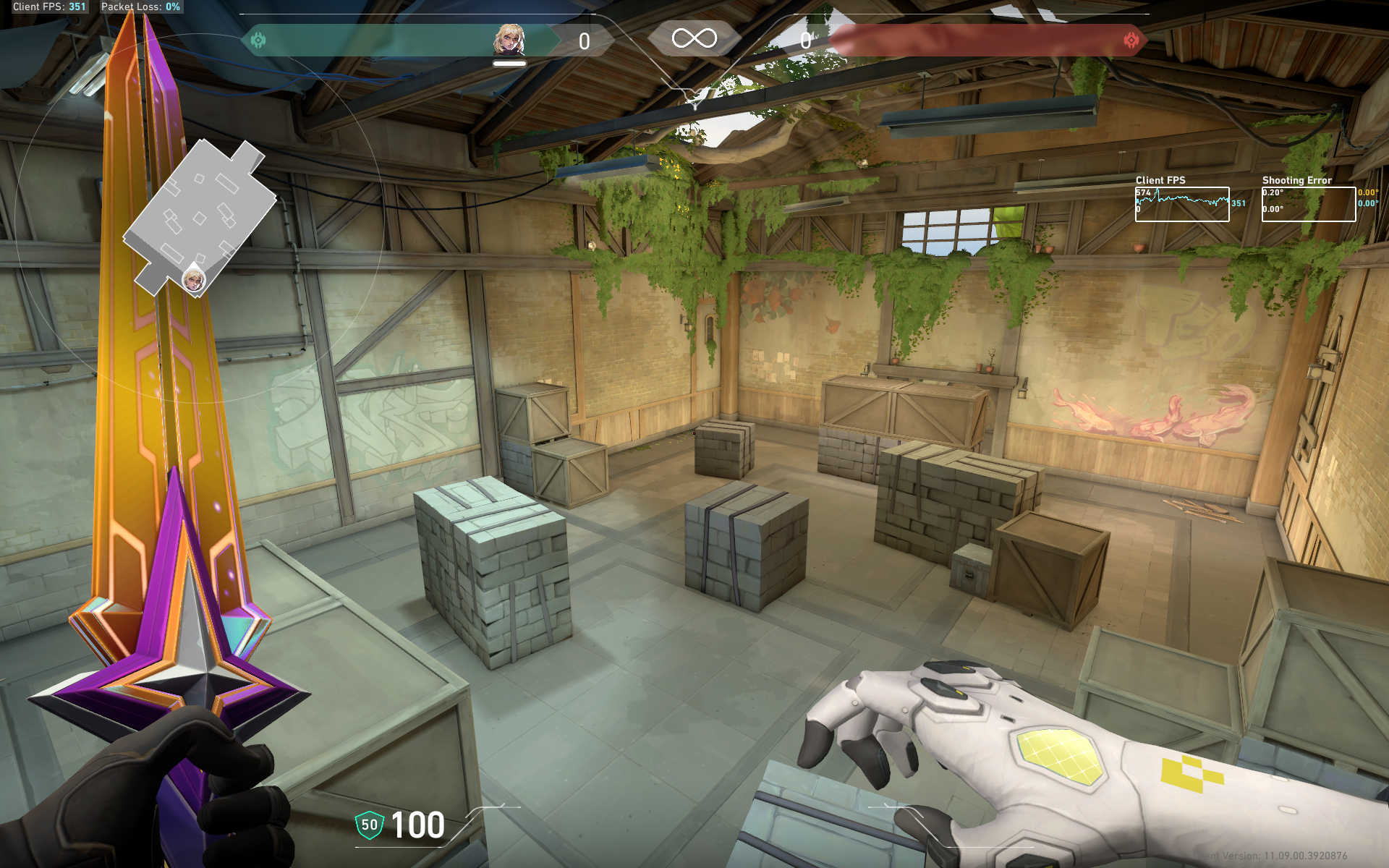
Task: Click the allied team score zero
Action: pos(583,41)
